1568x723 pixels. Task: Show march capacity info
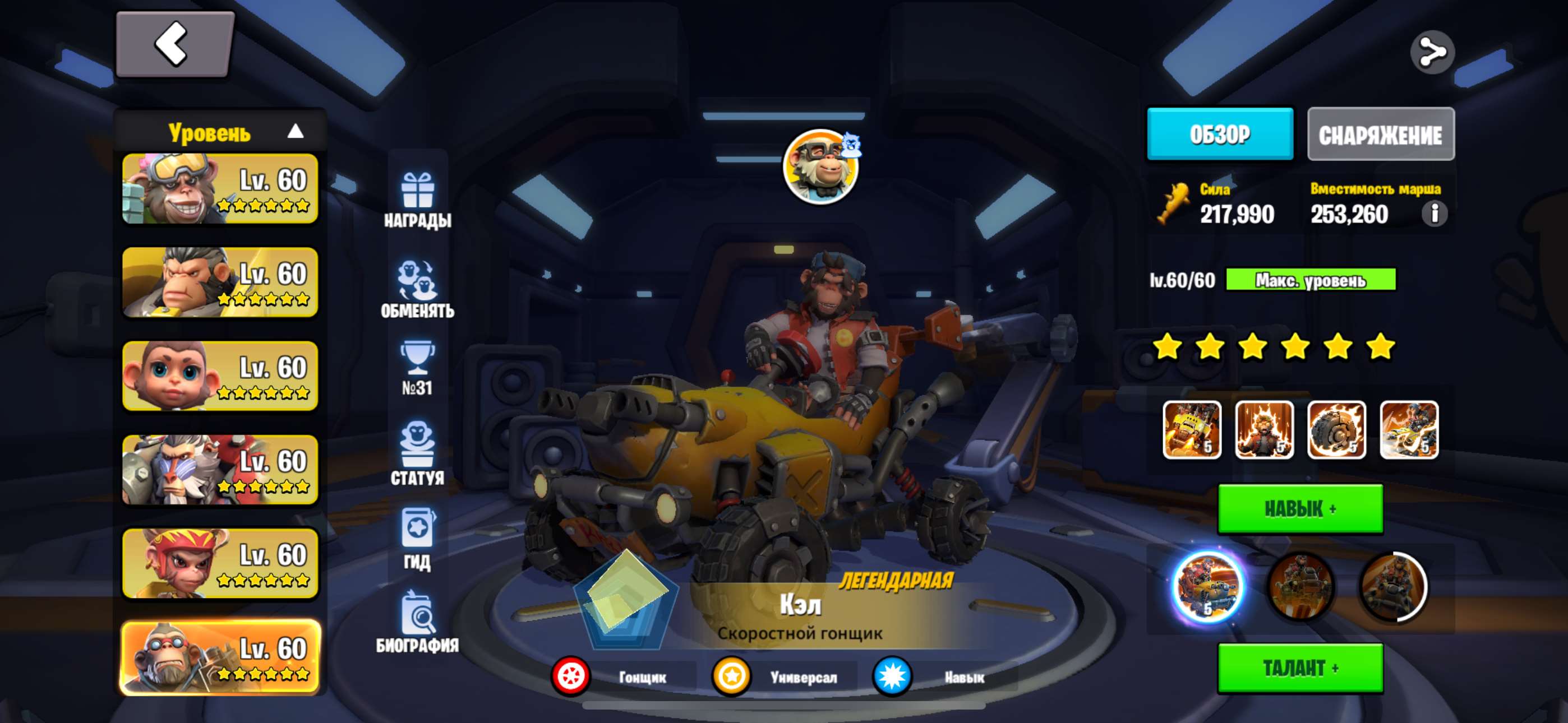[1434, 214]
